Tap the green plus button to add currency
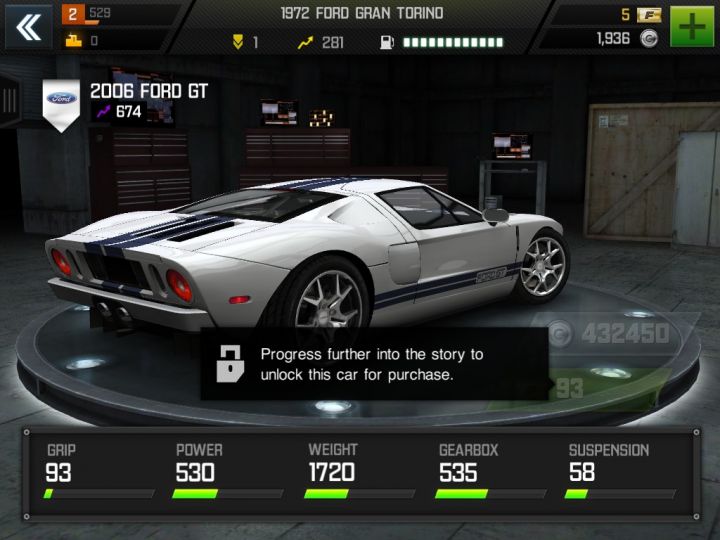The height and width of the screenshot is (540, 720). pos(691,27)
